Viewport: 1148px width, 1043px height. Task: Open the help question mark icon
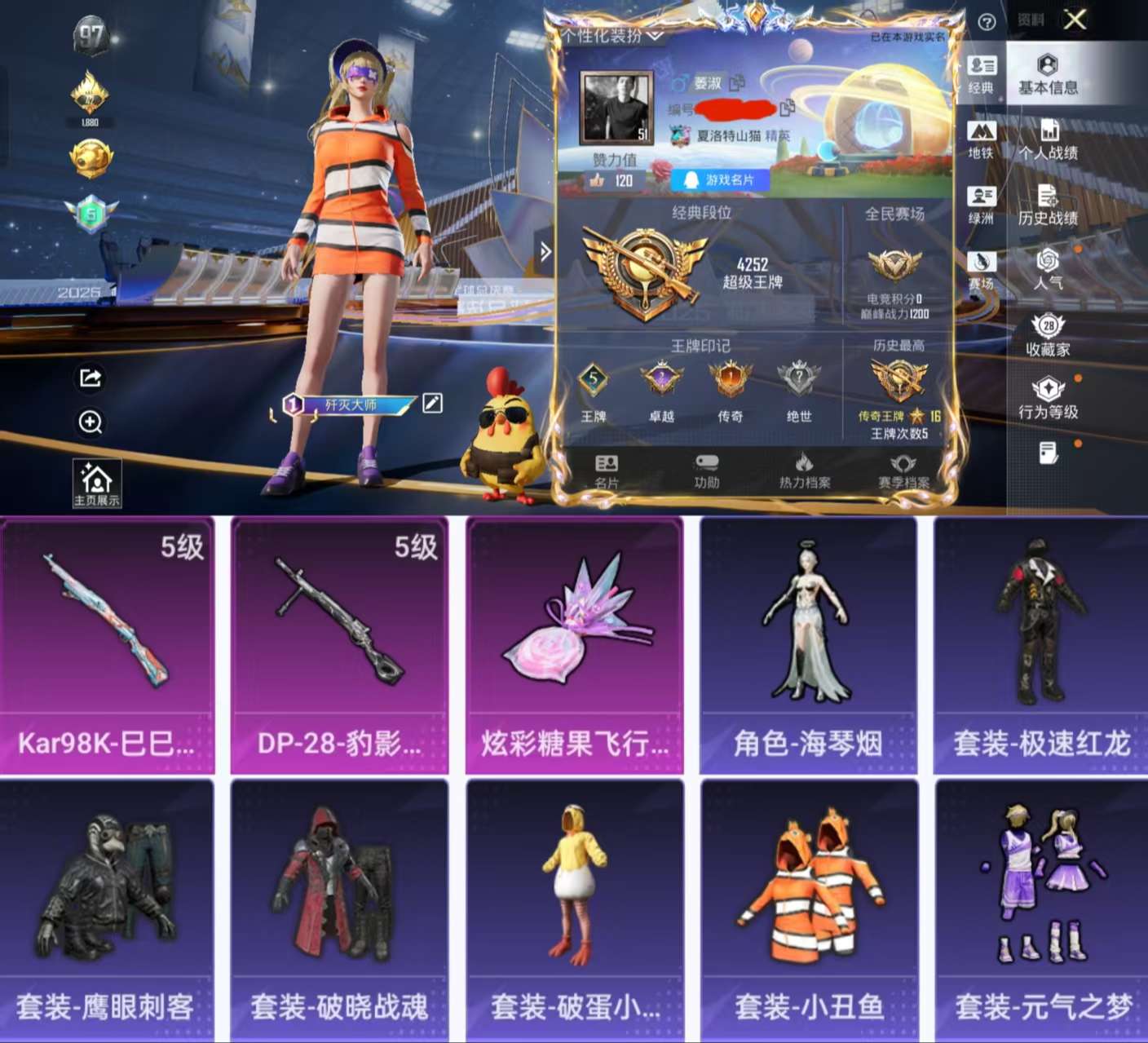click(x=989, y=20)
